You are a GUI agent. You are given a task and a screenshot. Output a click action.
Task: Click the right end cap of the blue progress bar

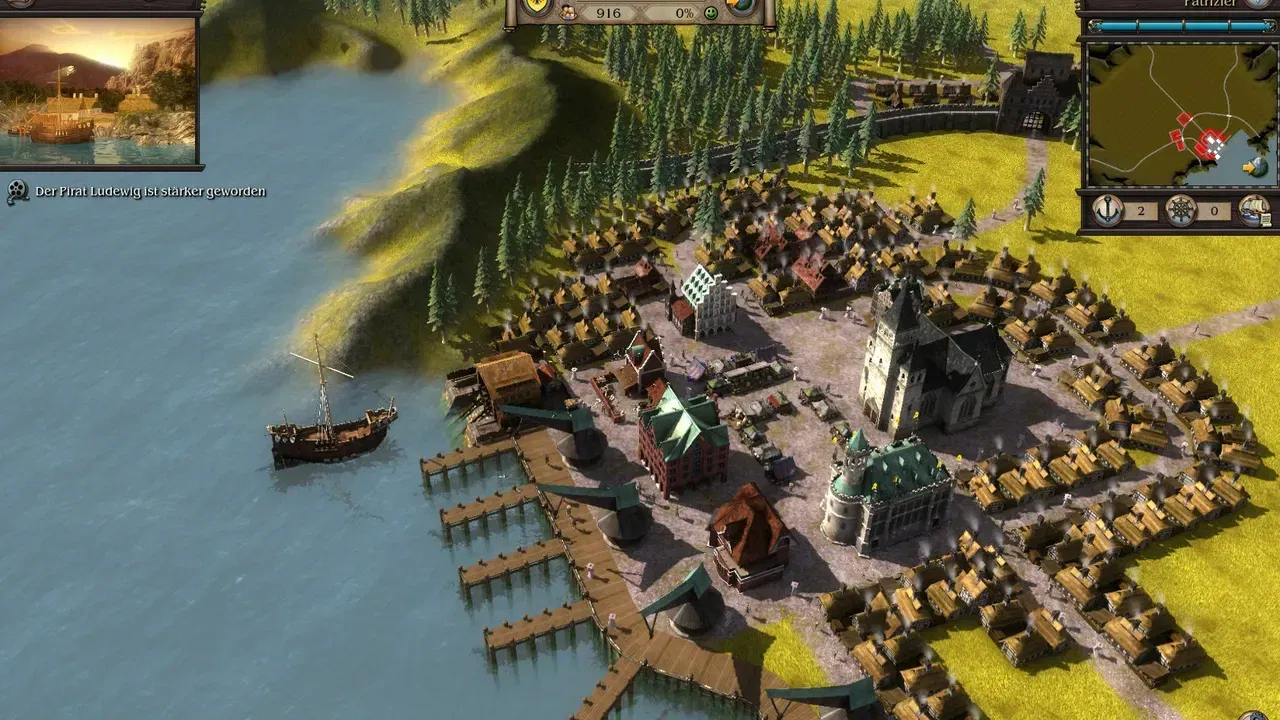click(1271, 24)
